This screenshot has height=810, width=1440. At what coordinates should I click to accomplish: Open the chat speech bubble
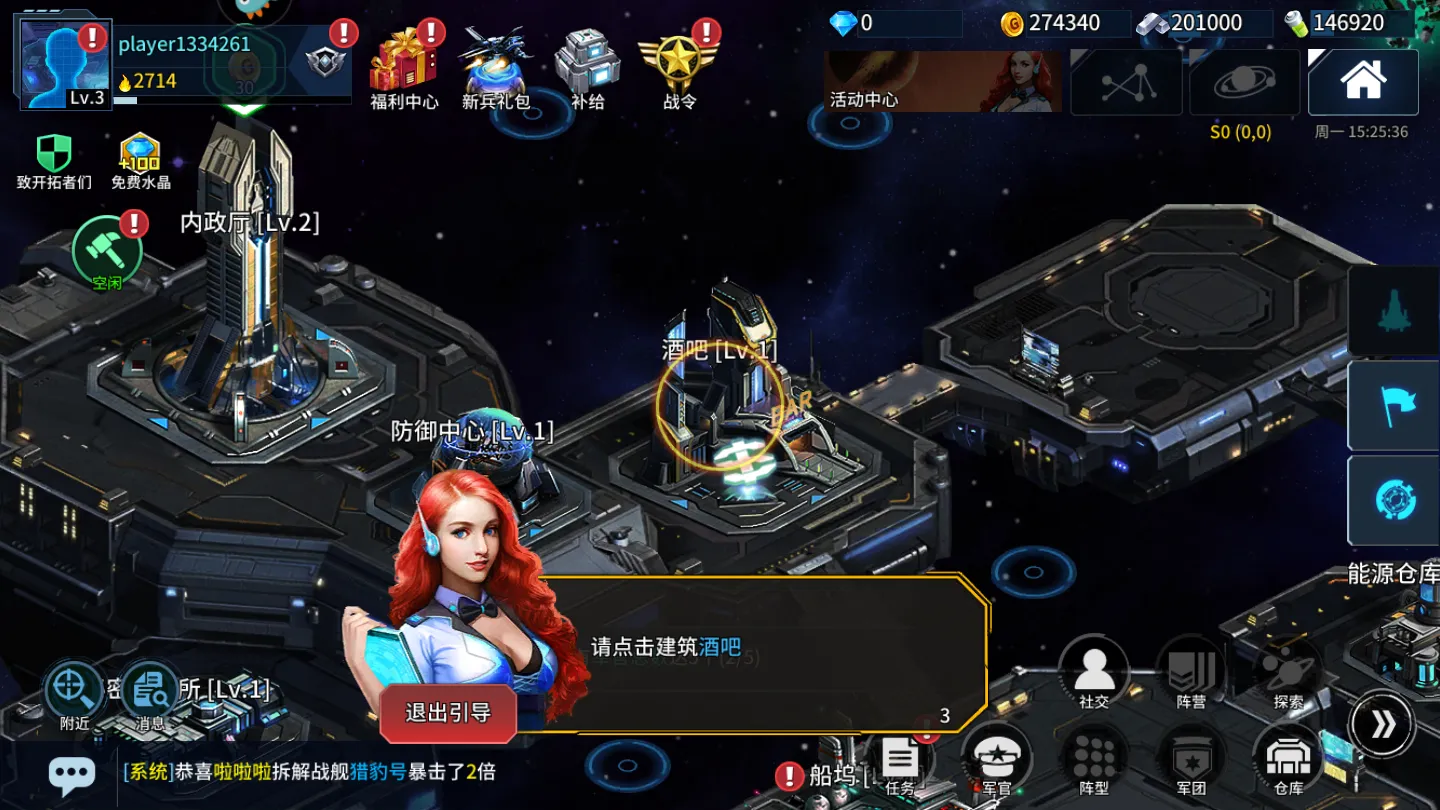(72, 773)
